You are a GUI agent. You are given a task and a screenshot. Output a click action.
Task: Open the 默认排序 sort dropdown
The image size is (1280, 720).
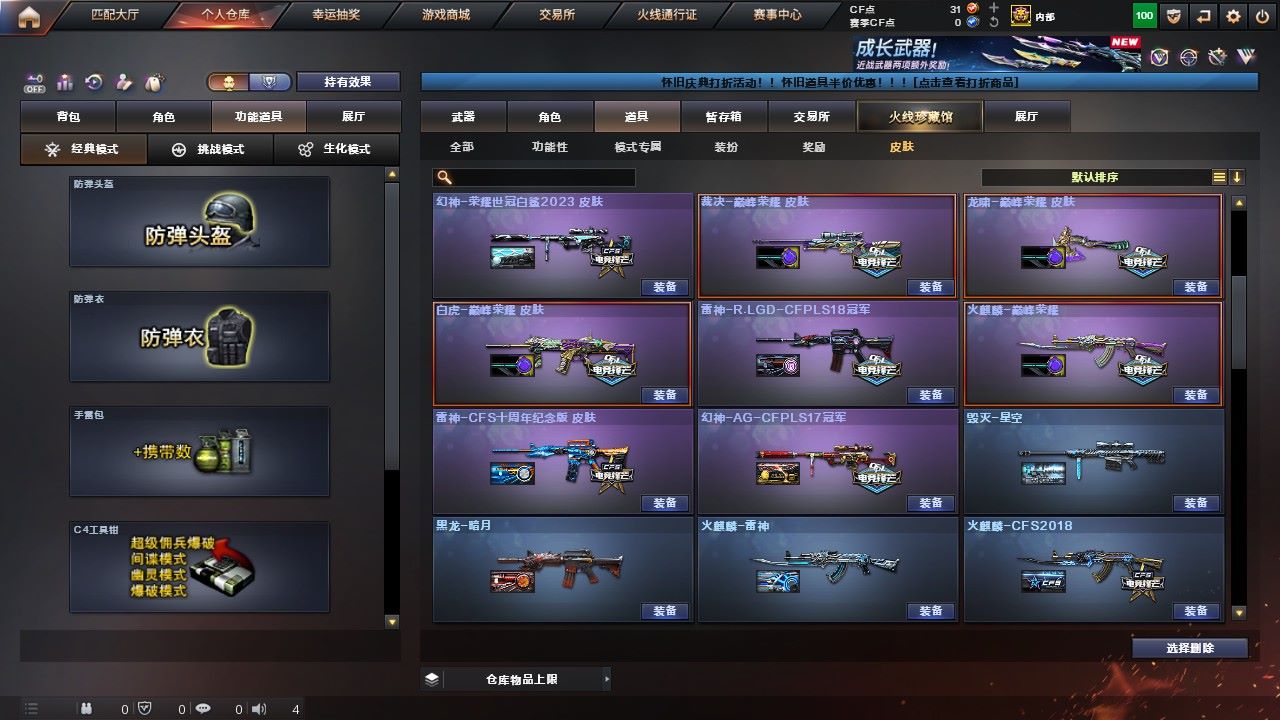click(1096, 177)
